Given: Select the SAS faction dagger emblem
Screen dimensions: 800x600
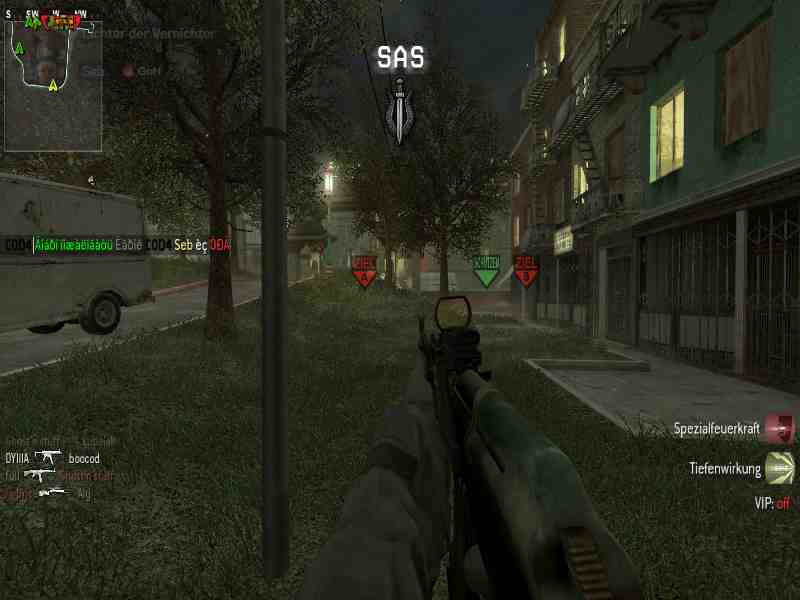Looking at the screenshot, I should click(400, 114).
